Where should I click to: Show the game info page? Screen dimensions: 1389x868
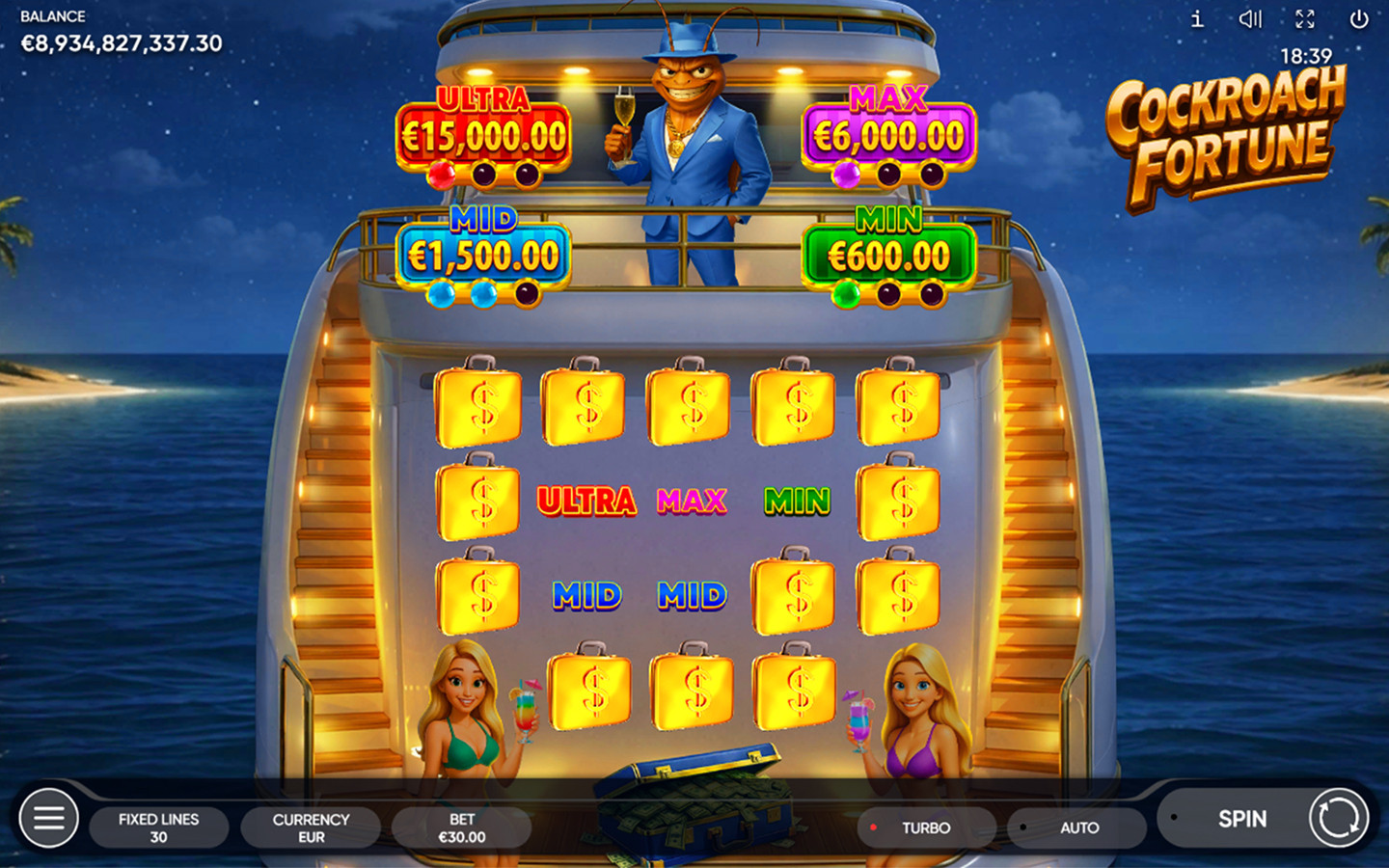[1197, 19]
